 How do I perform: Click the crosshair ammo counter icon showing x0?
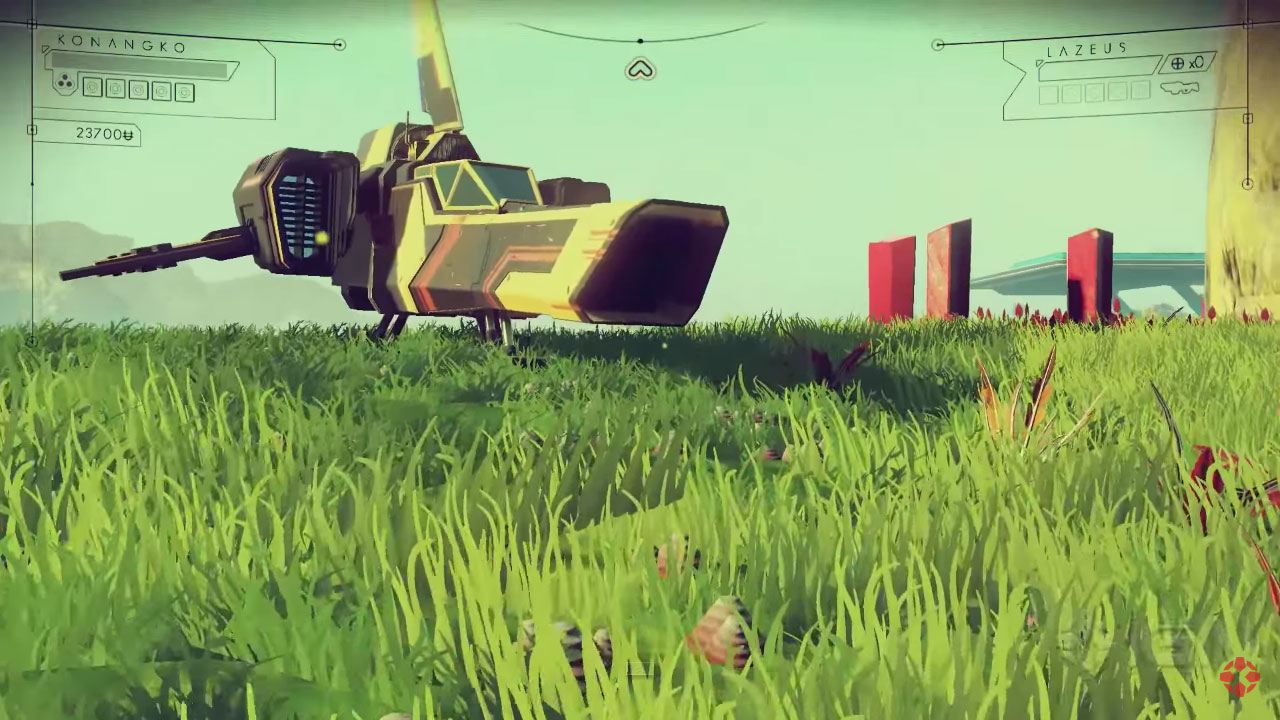(x=1187, y=64)
